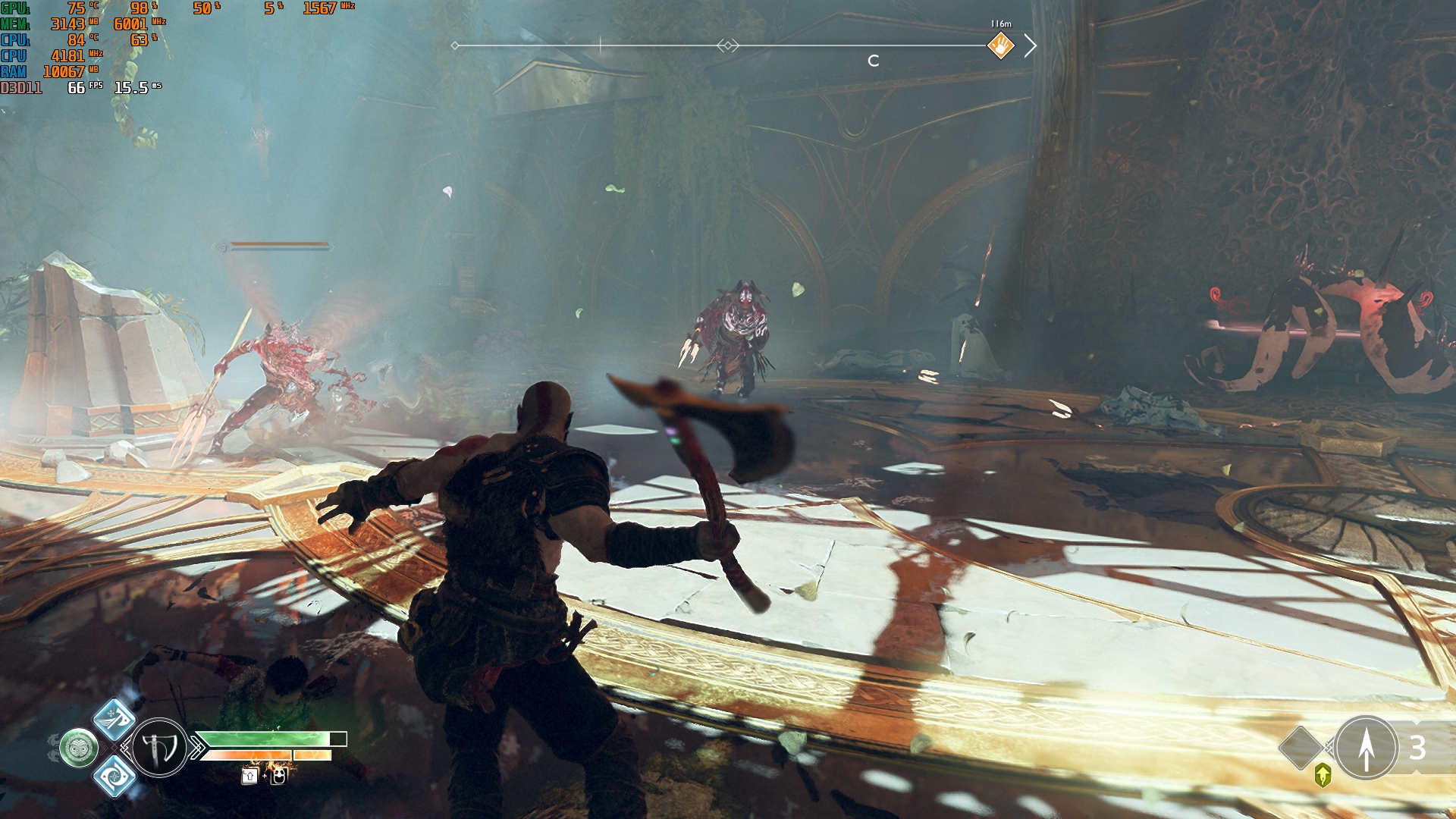Activate the frost axe light runic attack

[x=115, y=718]
